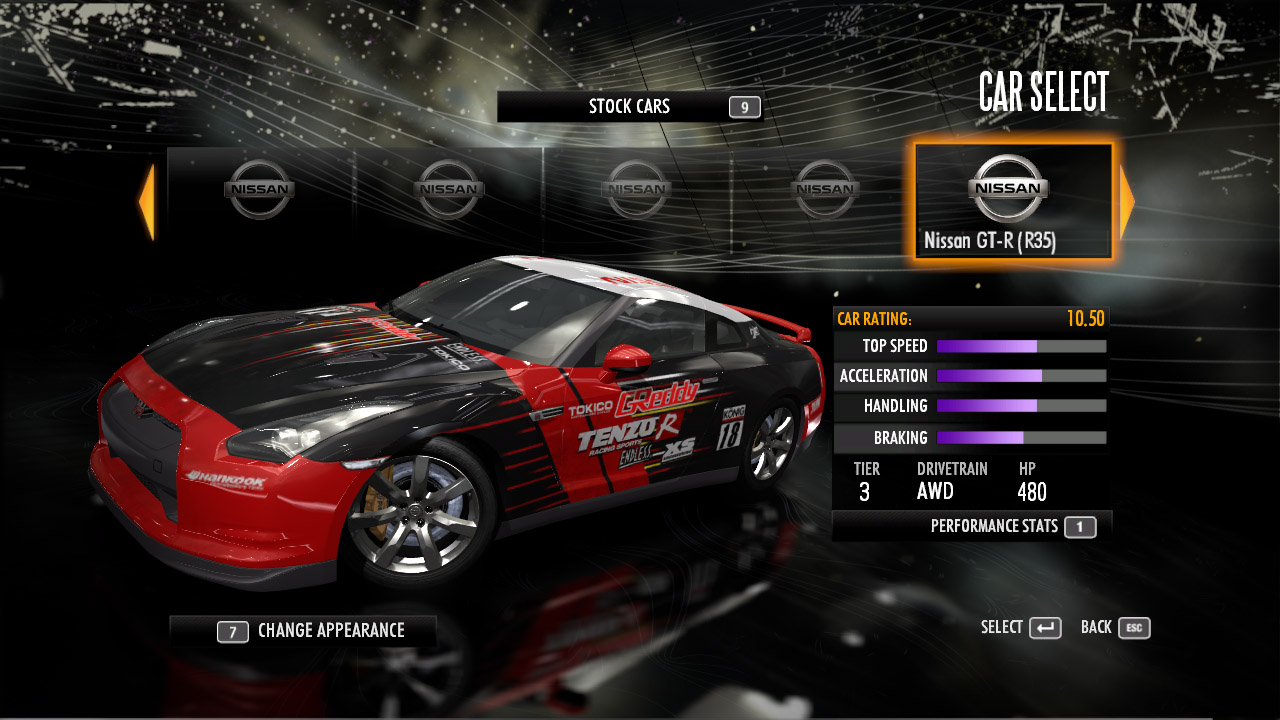Confirm car with the Select button
This screenshot has height=720, width=1280.
tap(1021, 628)
